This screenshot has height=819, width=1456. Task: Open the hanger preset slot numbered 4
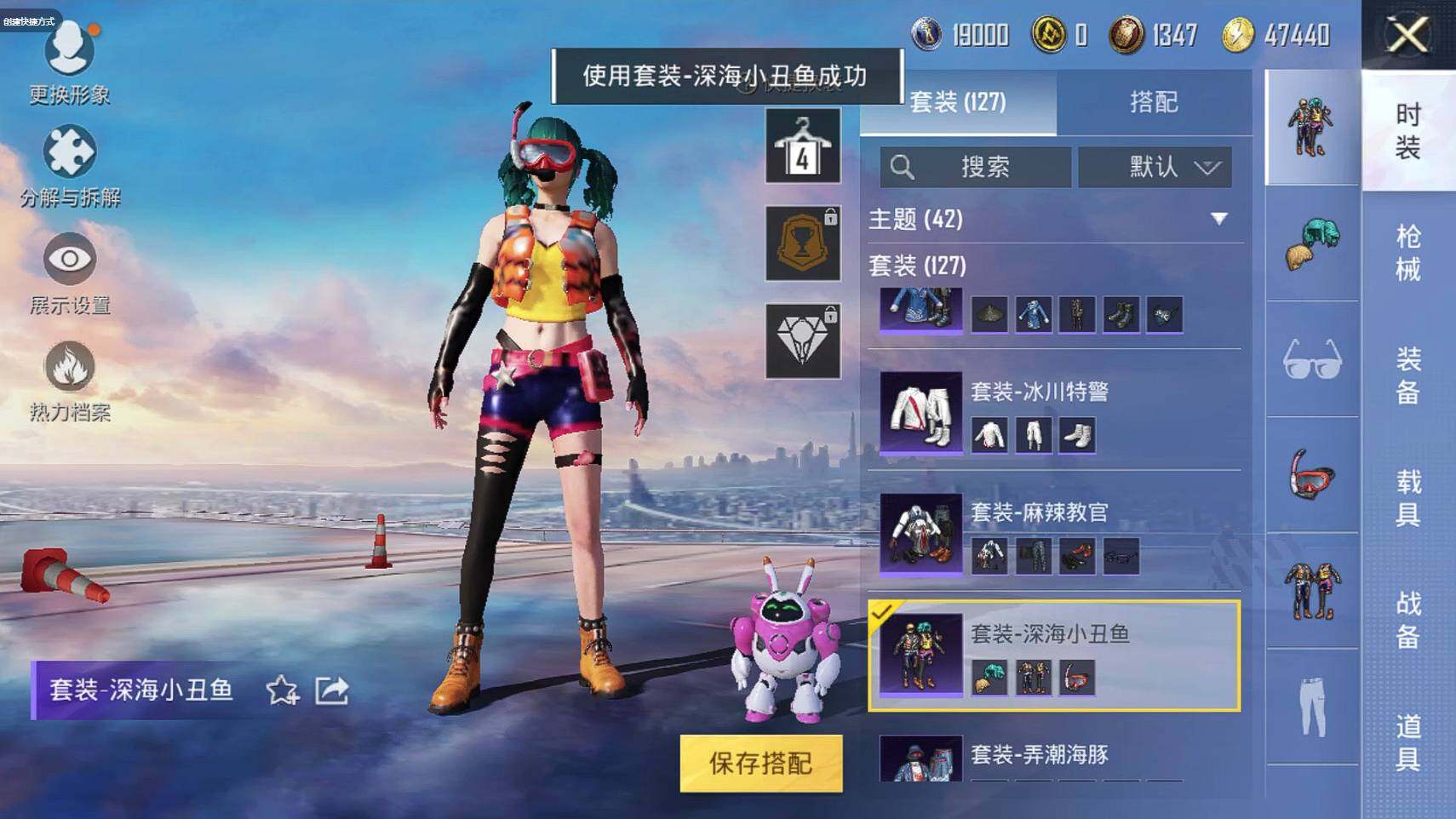pyautogui.click(x=802, y=146)
